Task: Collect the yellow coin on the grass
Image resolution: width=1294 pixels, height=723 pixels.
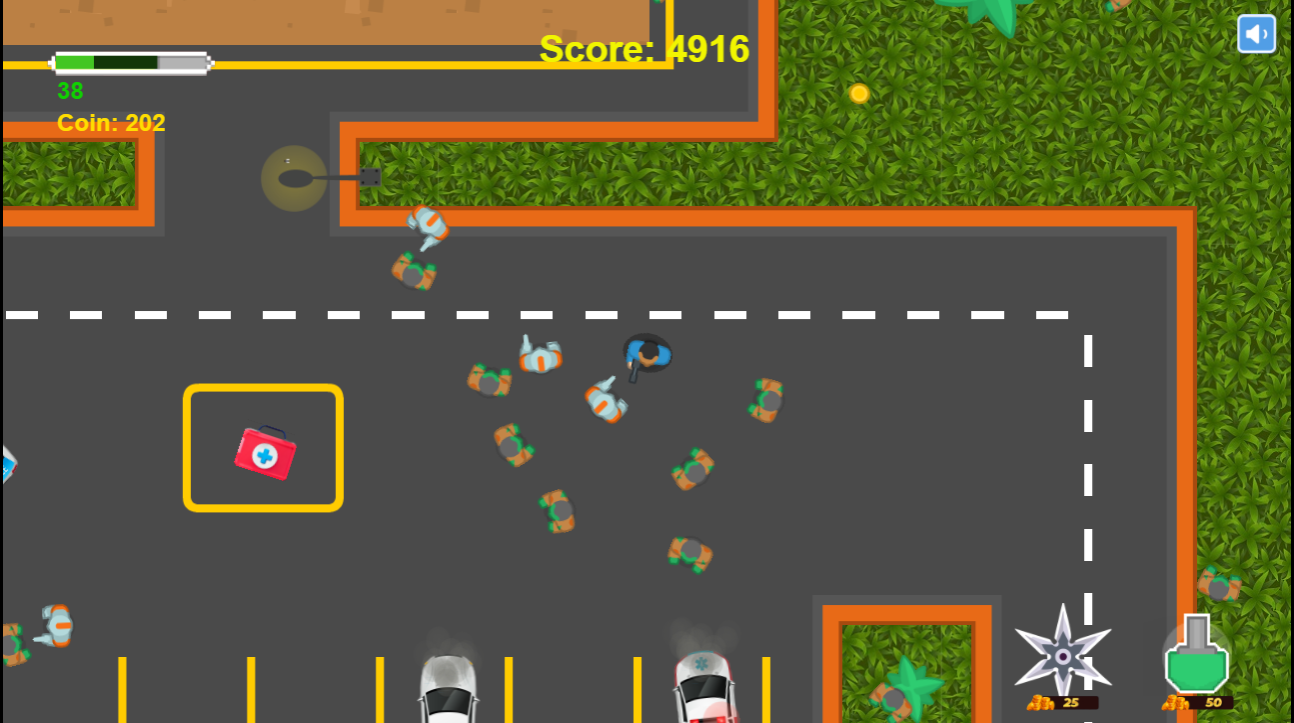Action: [x=858, y=93]
